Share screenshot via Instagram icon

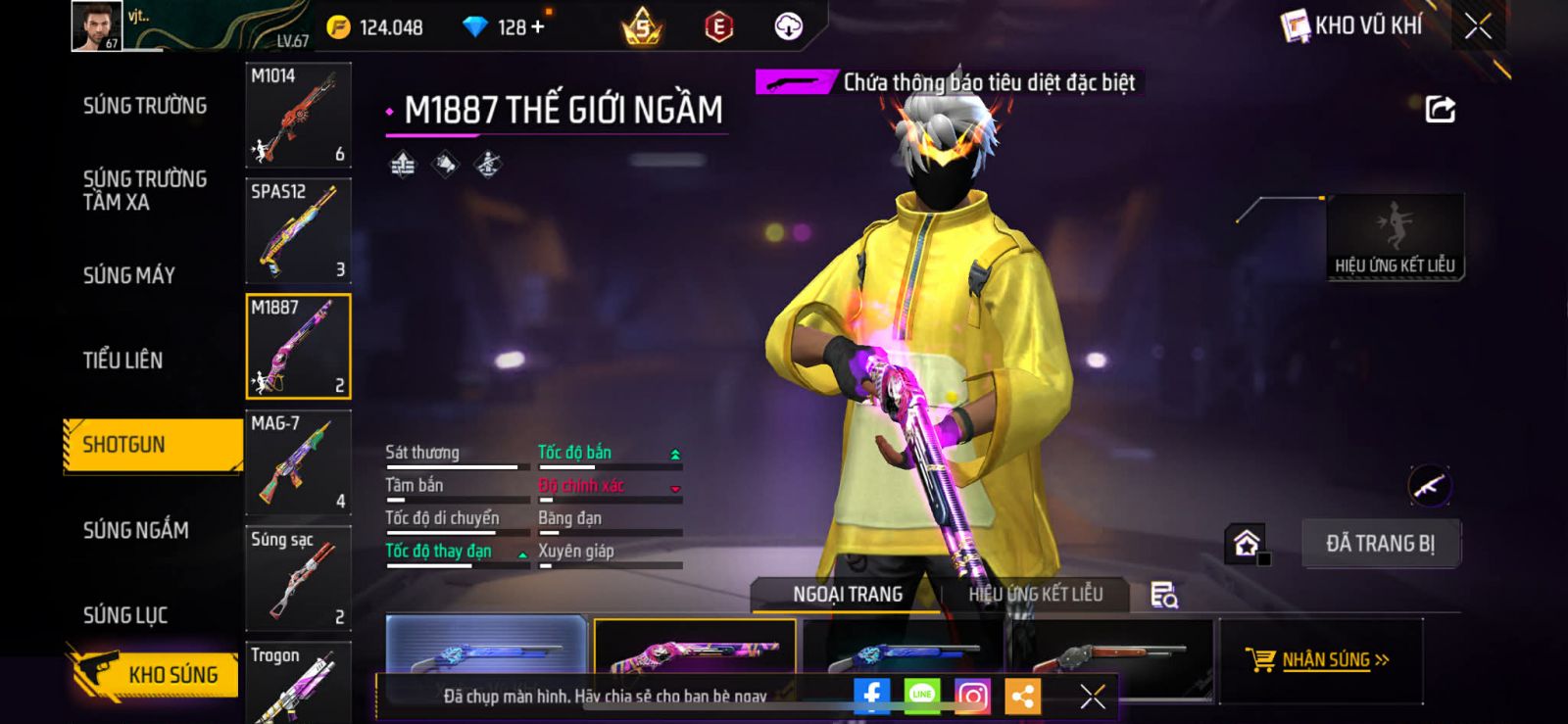coord(972,696)
